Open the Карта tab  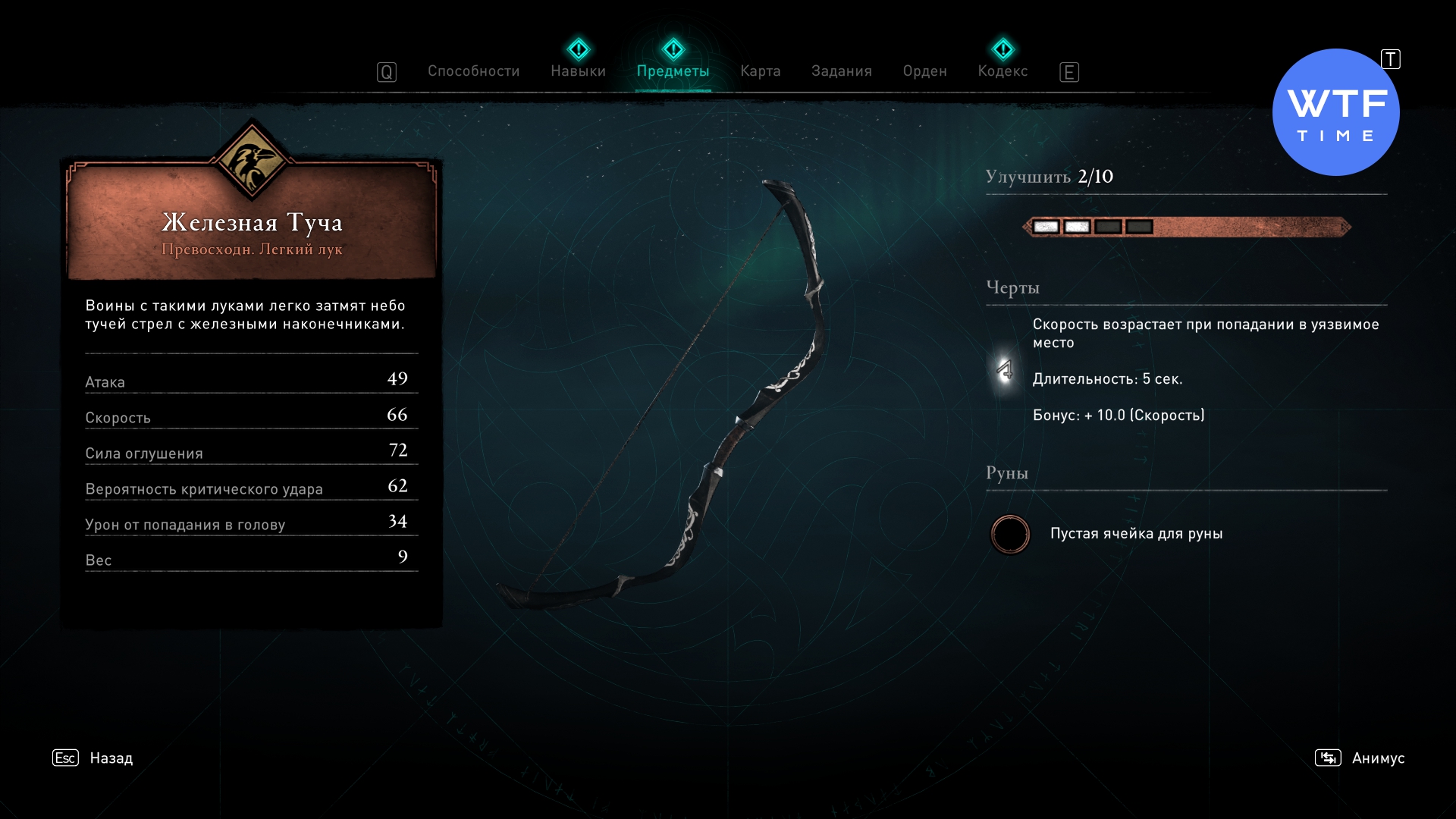click(760, 71)
